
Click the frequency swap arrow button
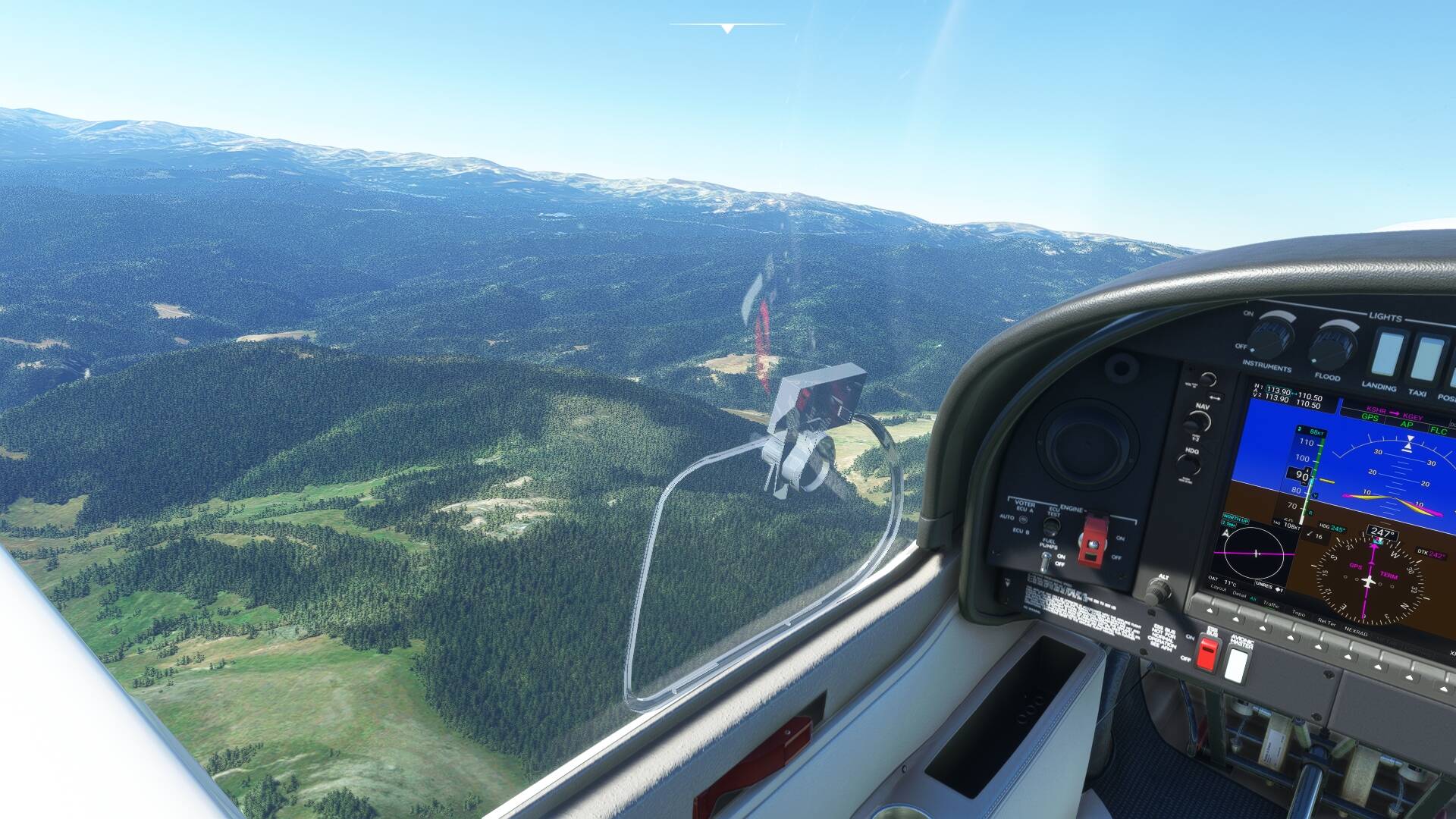point(1216,397)
